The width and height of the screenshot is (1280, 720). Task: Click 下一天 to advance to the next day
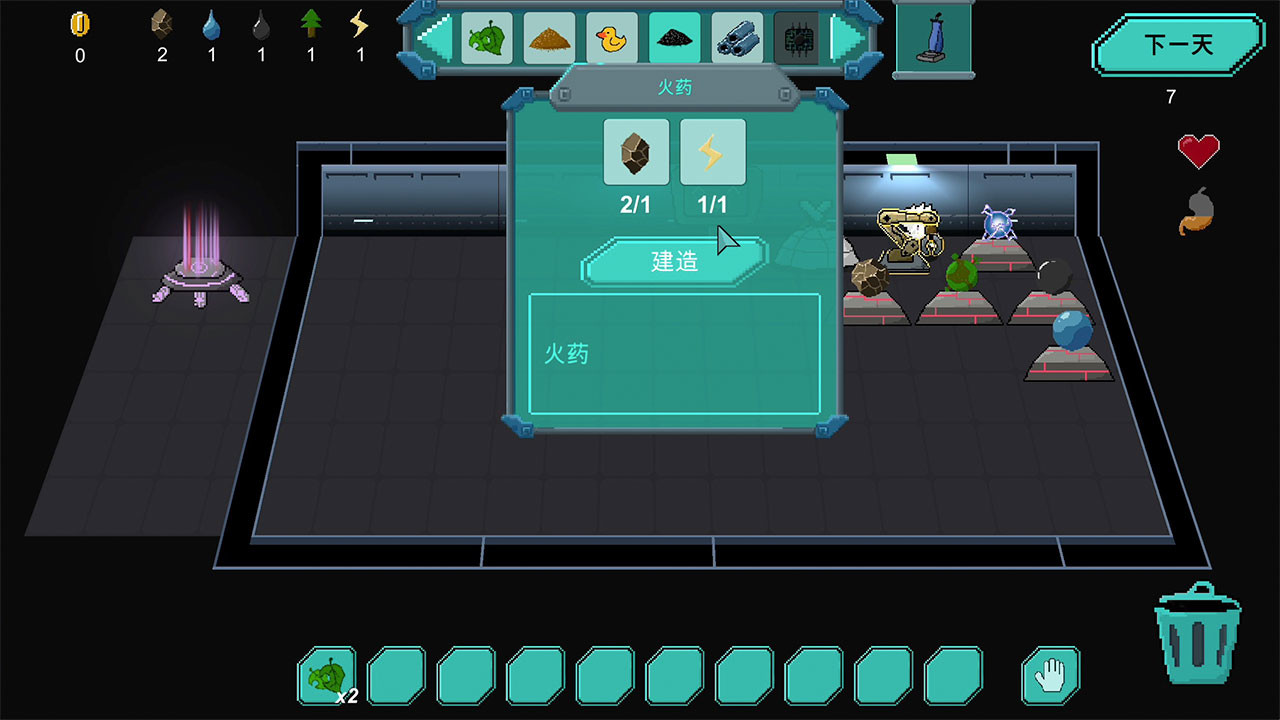(1178, 45)
